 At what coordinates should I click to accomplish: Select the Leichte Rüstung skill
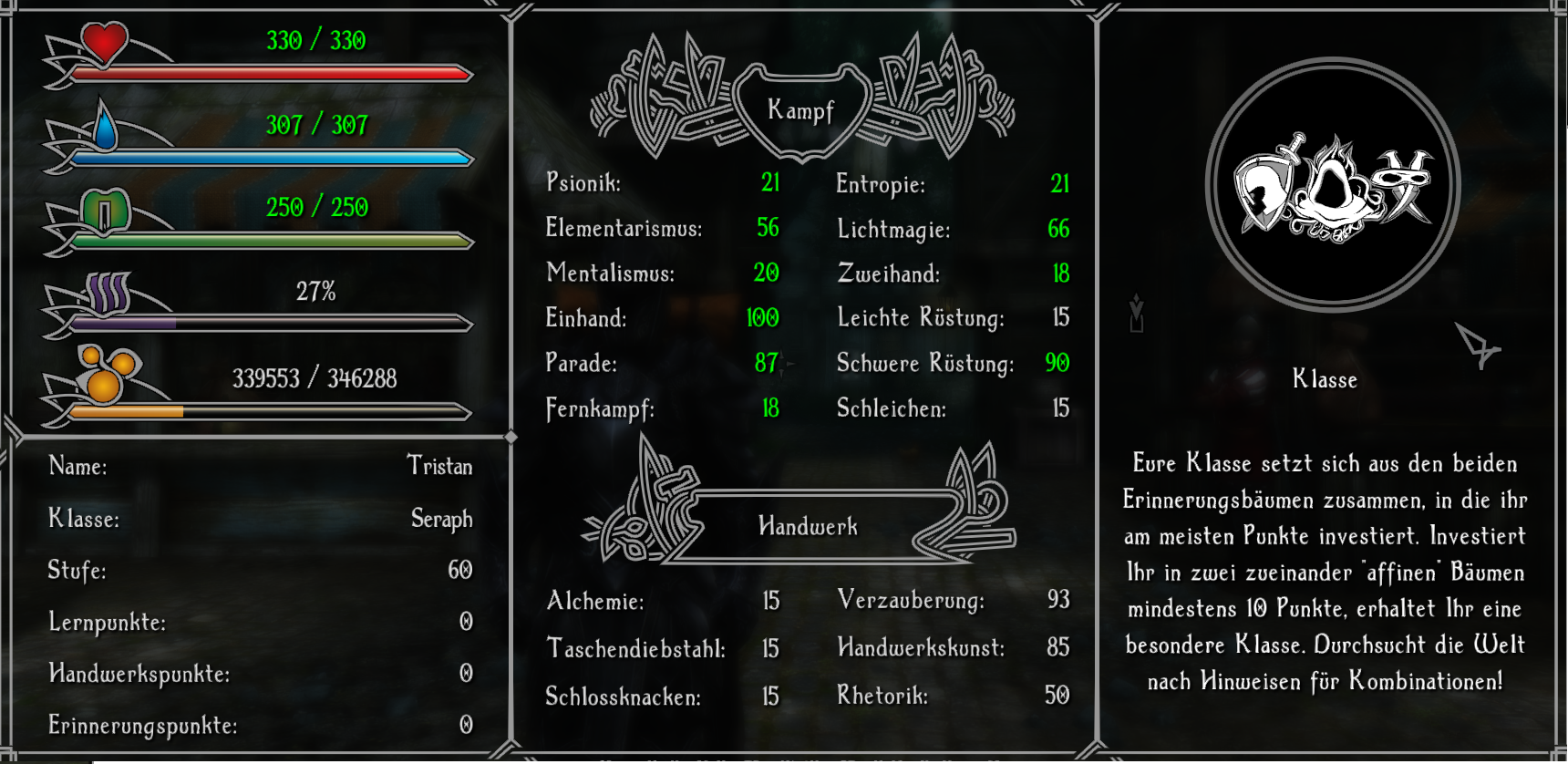pyautogui.click(x=953, y=317)
